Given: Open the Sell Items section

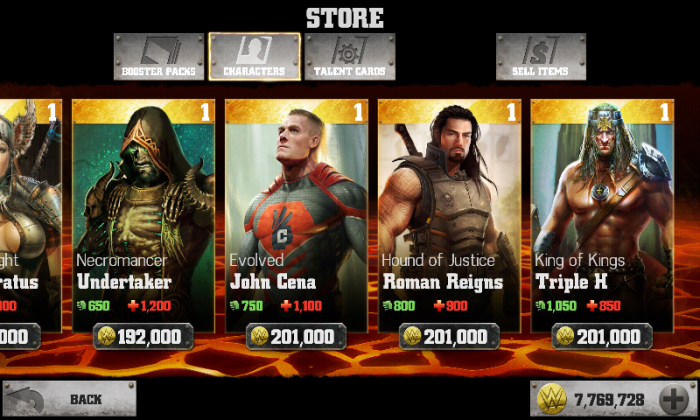Looking at the screenshot, I should pos(541,57).
